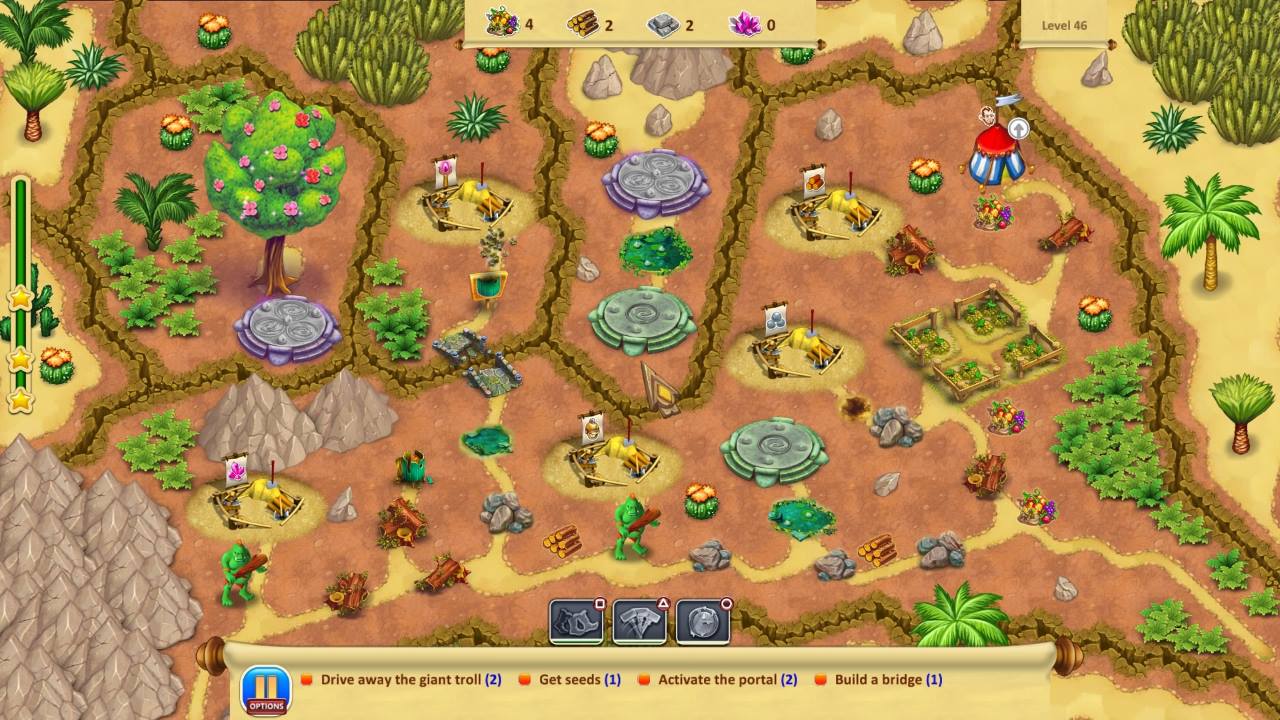
Task: Activate the speed boots bonus icon
Action: (575, 620)
